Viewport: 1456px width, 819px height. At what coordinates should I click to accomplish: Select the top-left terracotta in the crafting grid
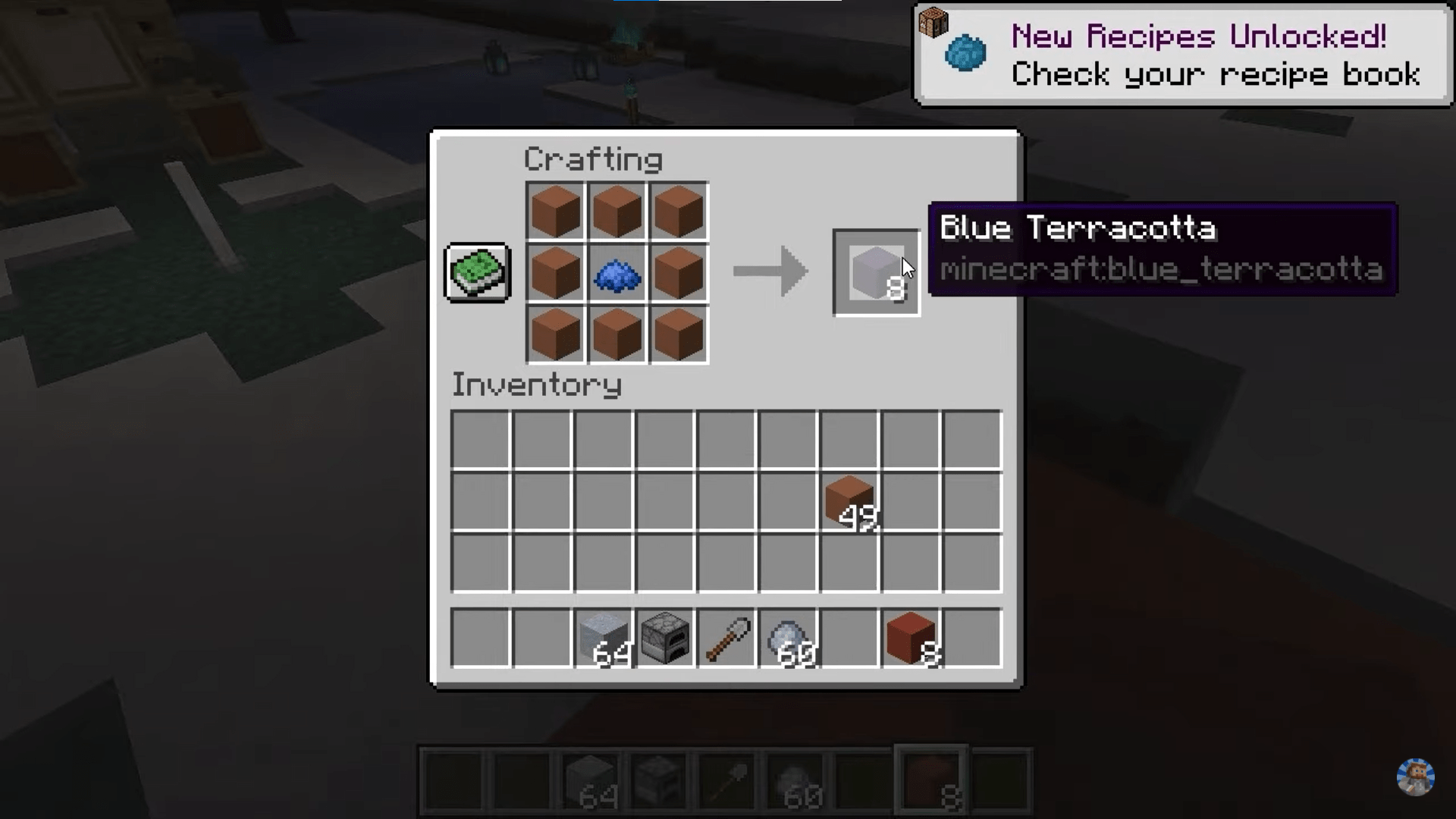pos(556,211)
